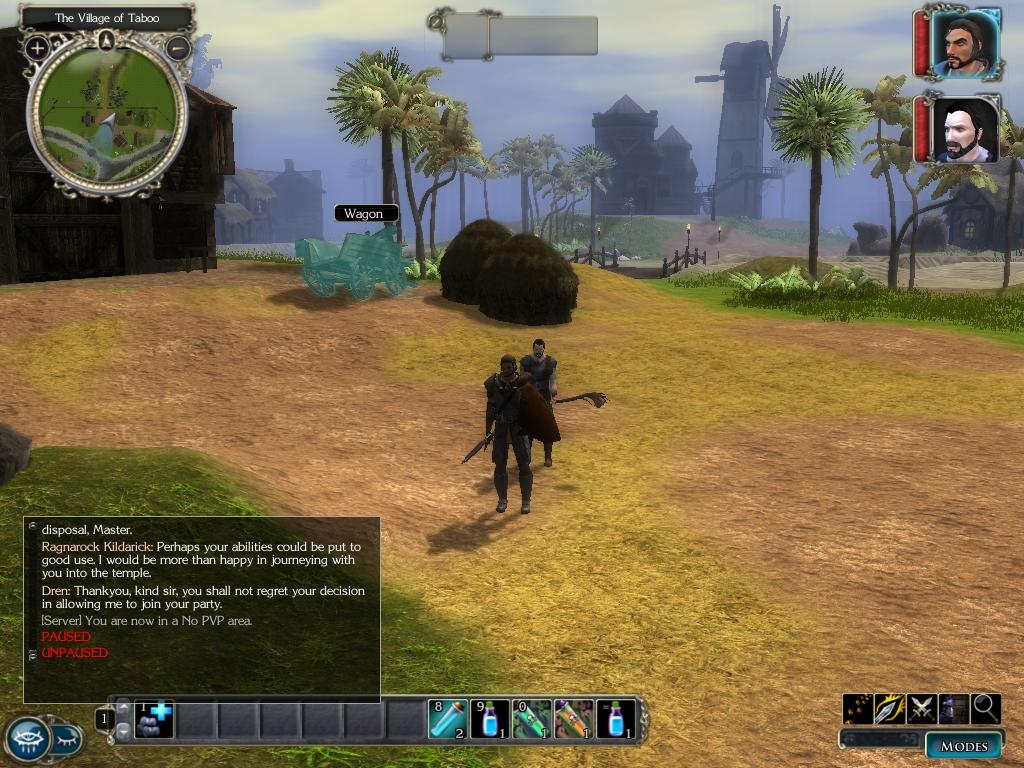The width and height of the screenshot is (1024, 768).
Task: Zoom in the minimap with plus button
Action: pos(37,47)
